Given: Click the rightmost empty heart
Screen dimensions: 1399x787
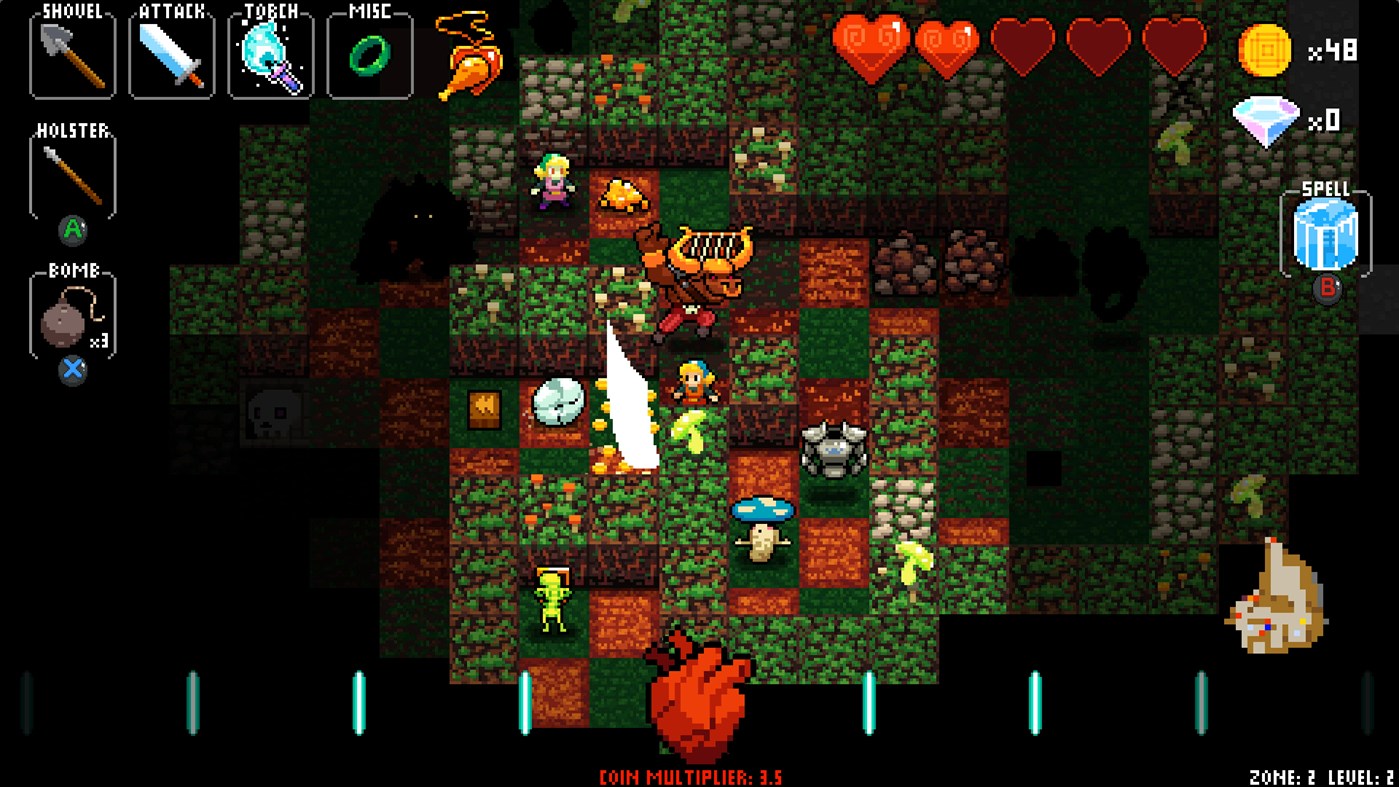Looking at the screenshot, I should pyautogui.click(x=1175, y=45).
